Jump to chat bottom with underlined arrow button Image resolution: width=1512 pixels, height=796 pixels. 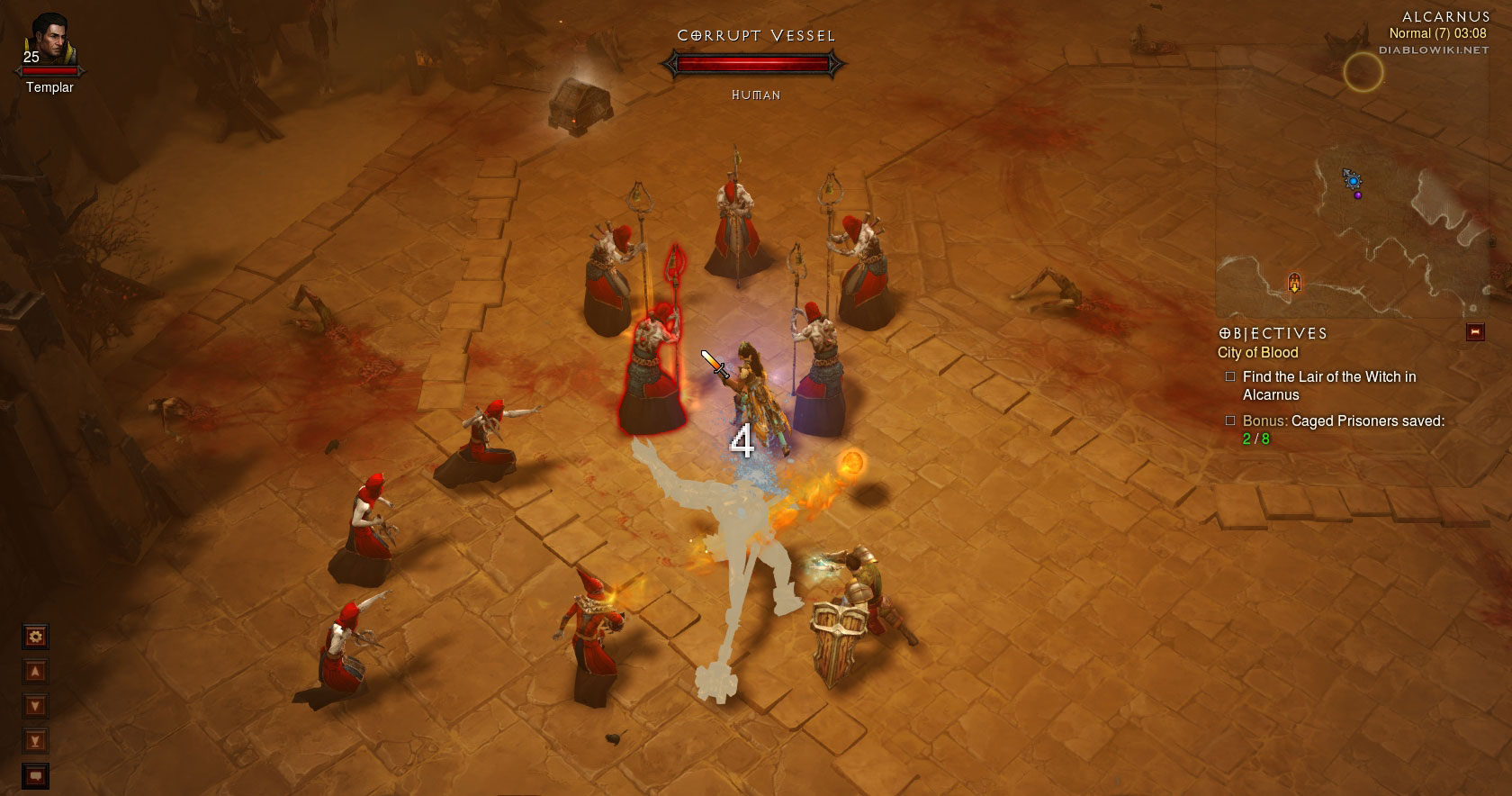[x=35, y=741]
